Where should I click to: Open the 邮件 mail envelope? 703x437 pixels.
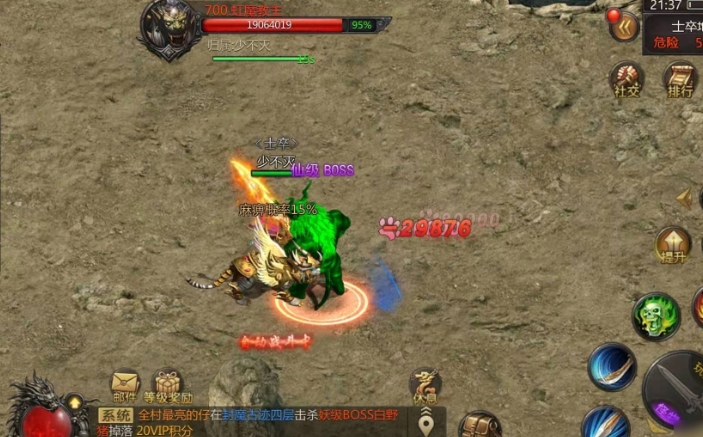point(125,385)
